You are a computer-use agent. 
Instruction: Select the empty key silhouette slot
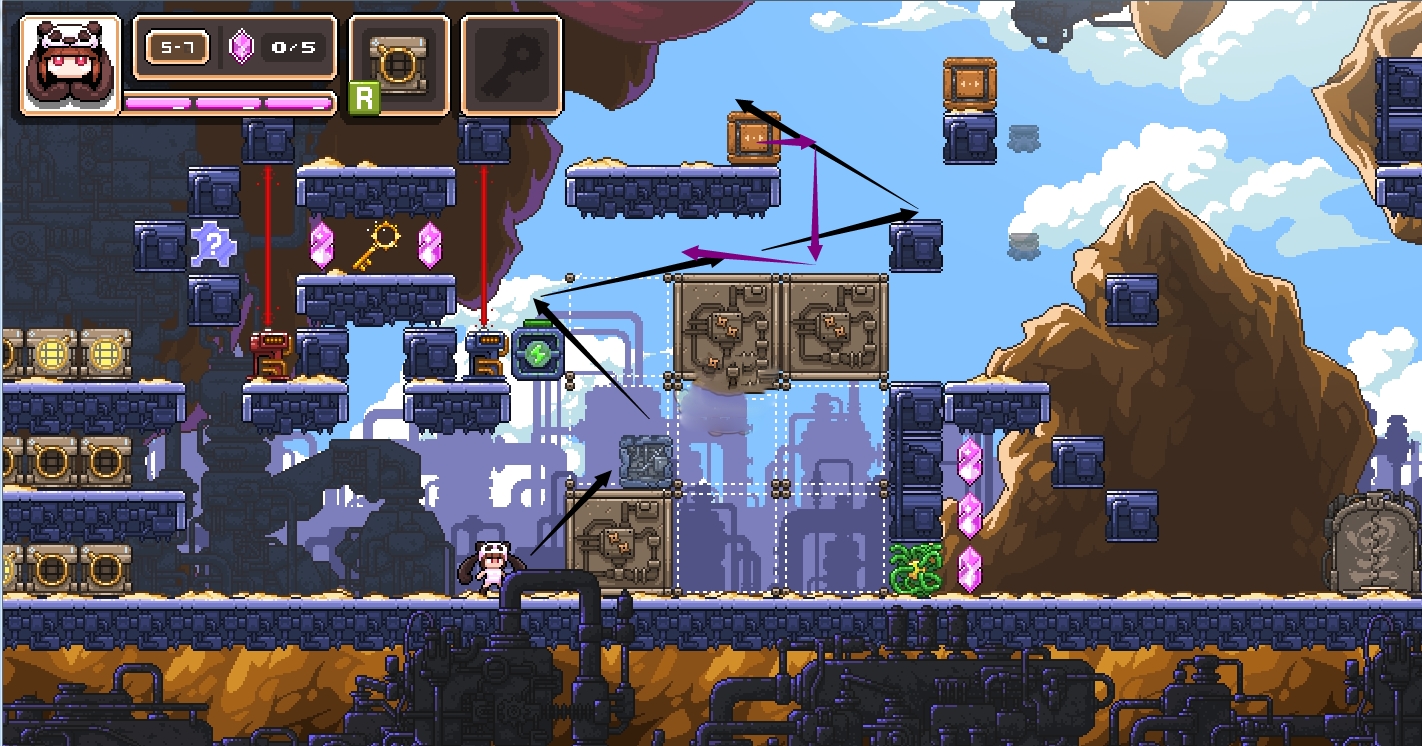point(511,65)
